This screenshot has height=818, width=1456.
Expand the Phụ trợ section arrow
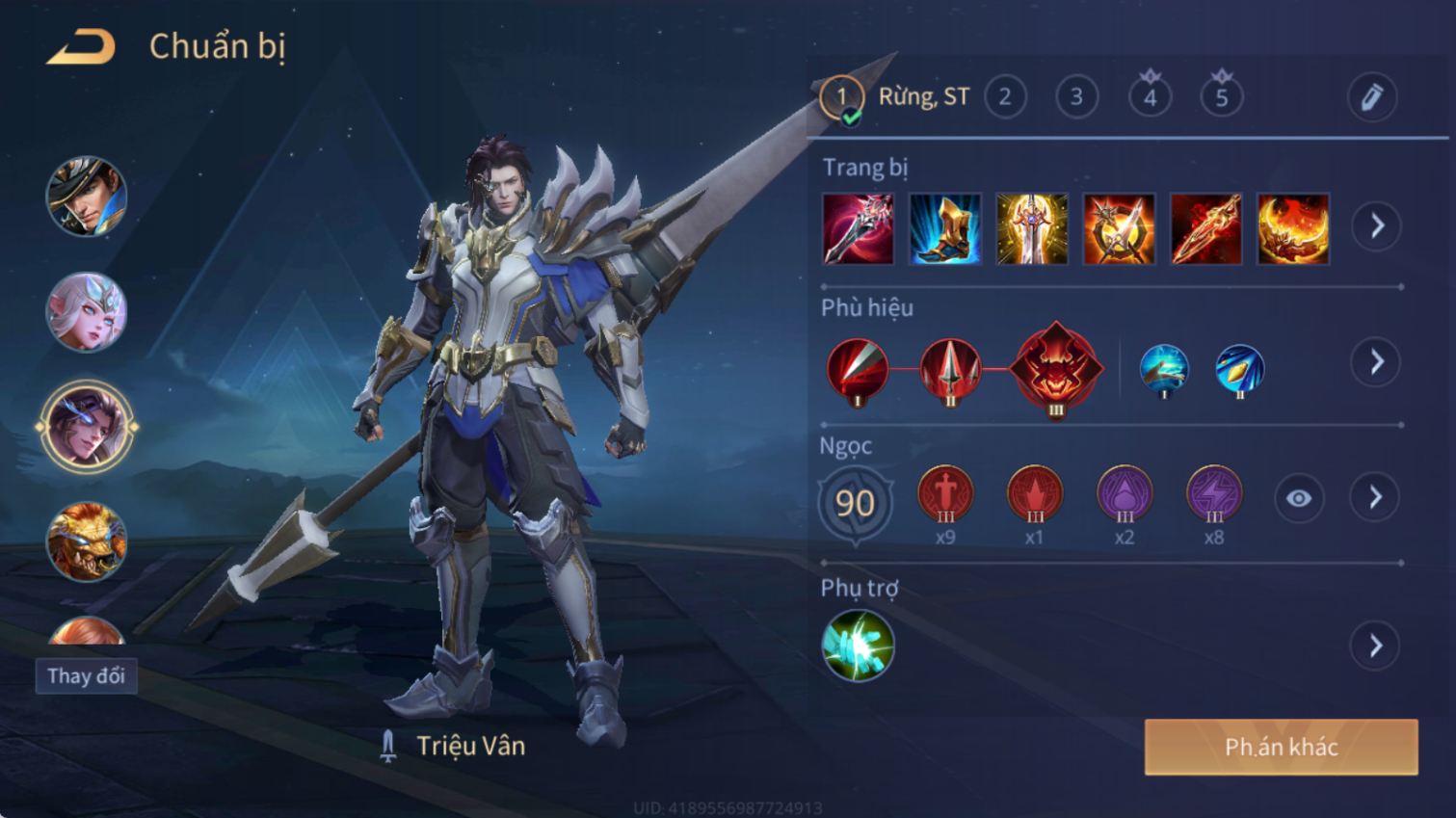click(1376, 646)
